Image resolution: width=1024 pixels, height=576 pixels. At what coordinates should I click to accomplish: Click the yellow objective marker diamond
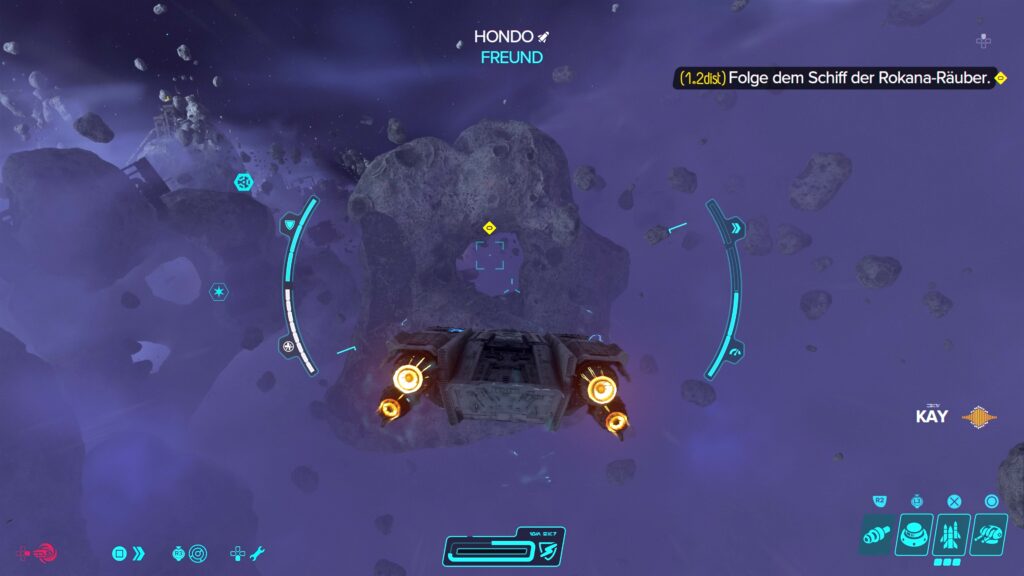(489, 228)
